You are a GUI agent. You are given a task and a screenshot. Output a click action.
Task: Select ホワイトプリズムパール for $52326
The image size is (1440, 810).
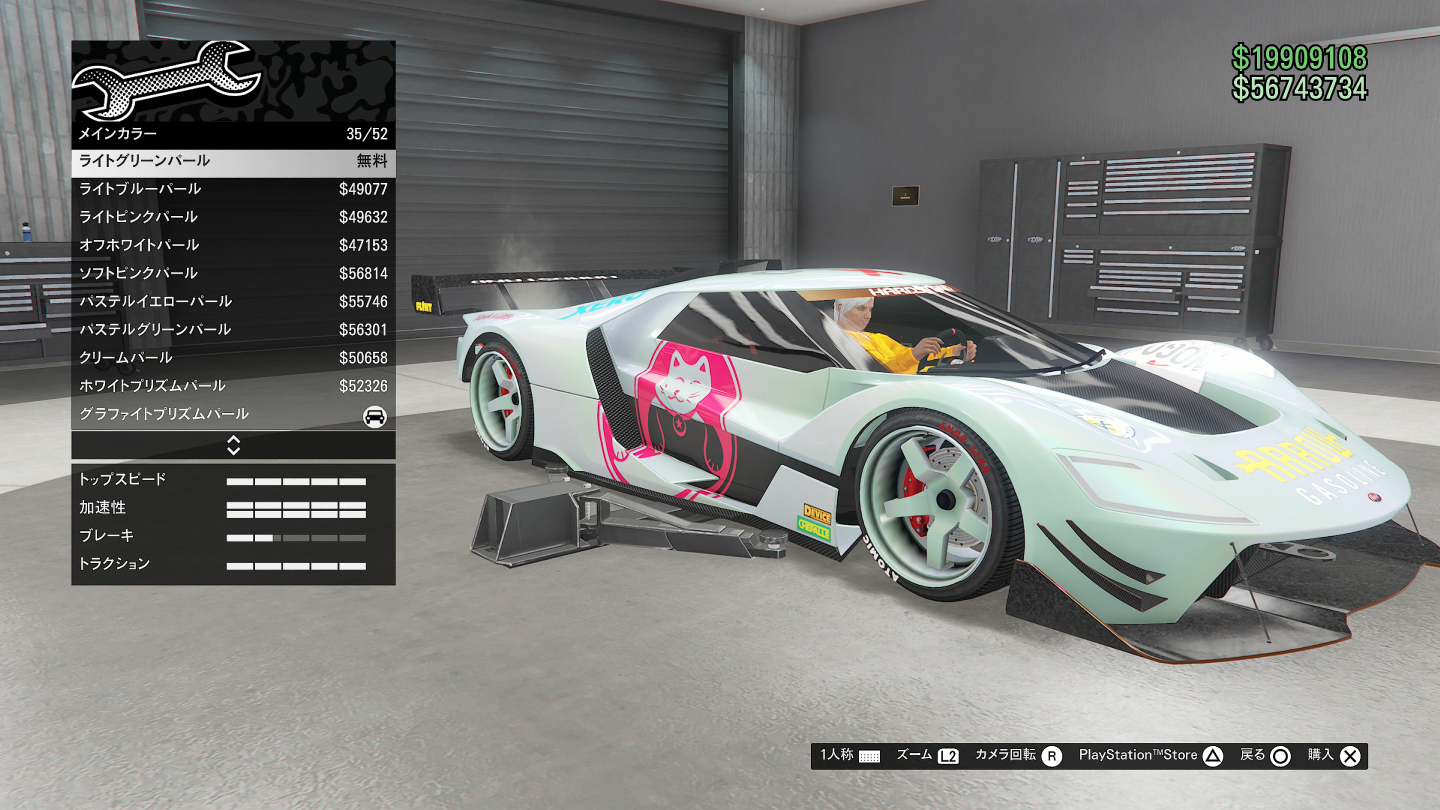click(x=233, y=385)
